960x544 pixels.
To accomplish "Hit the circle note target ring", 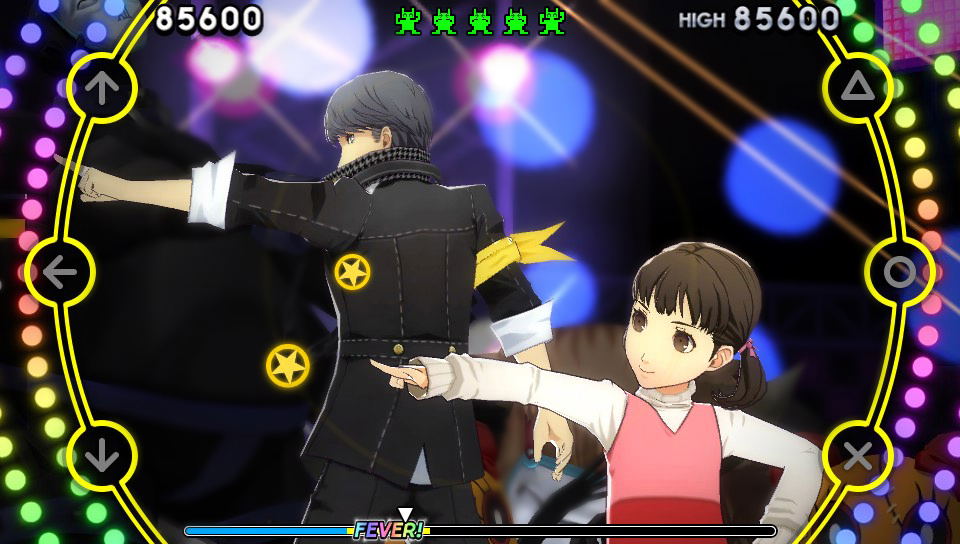I will pyautogui.click(x=899, y=272).
